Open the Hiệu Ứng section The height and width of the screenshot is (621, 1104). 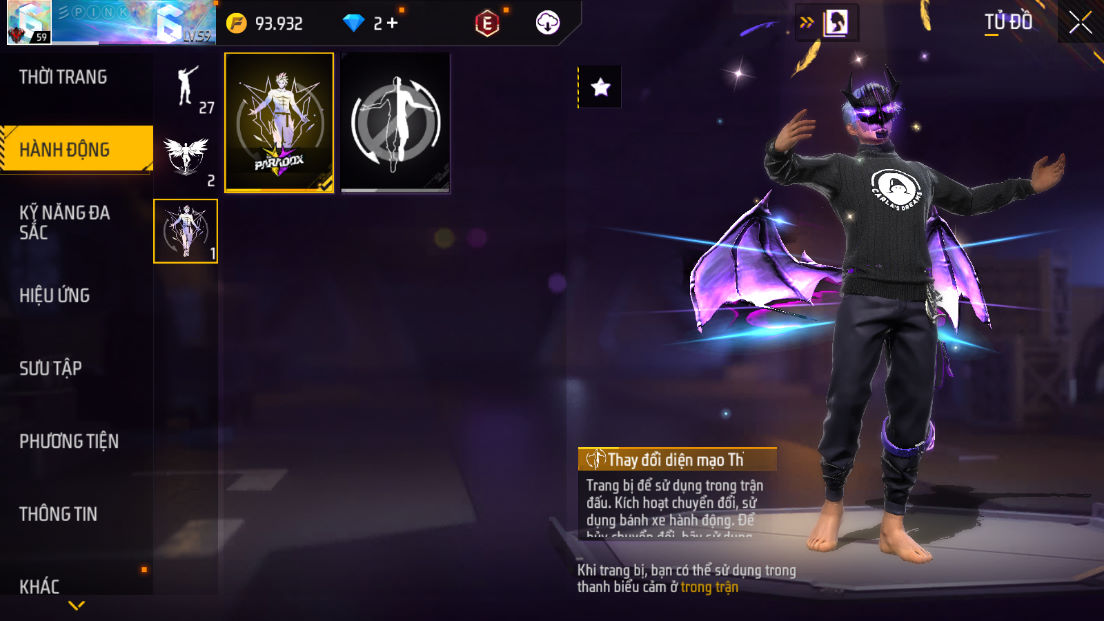[x=55, y=295]
